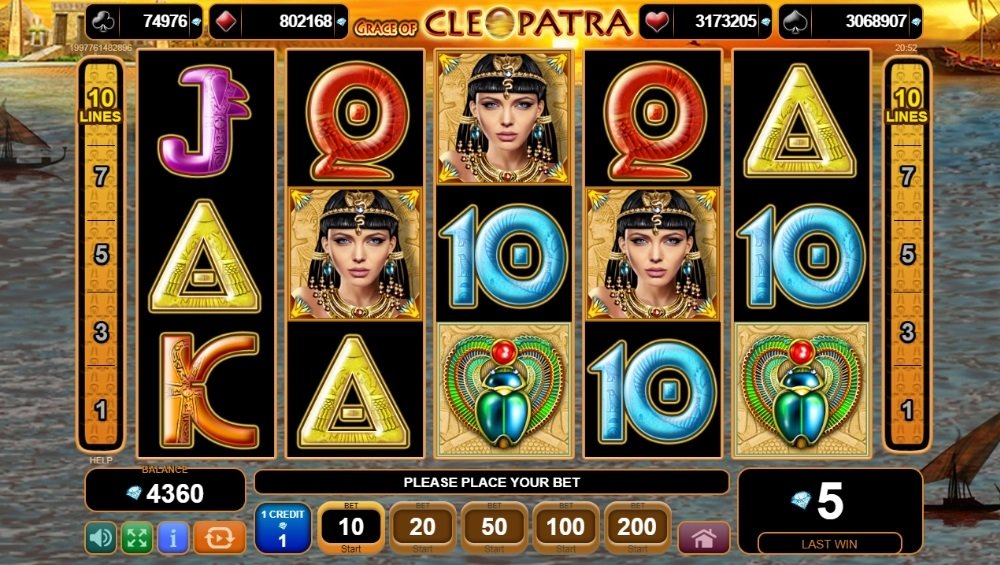Switch to fullscreen with the green arrows icon

tap(137, 538)
